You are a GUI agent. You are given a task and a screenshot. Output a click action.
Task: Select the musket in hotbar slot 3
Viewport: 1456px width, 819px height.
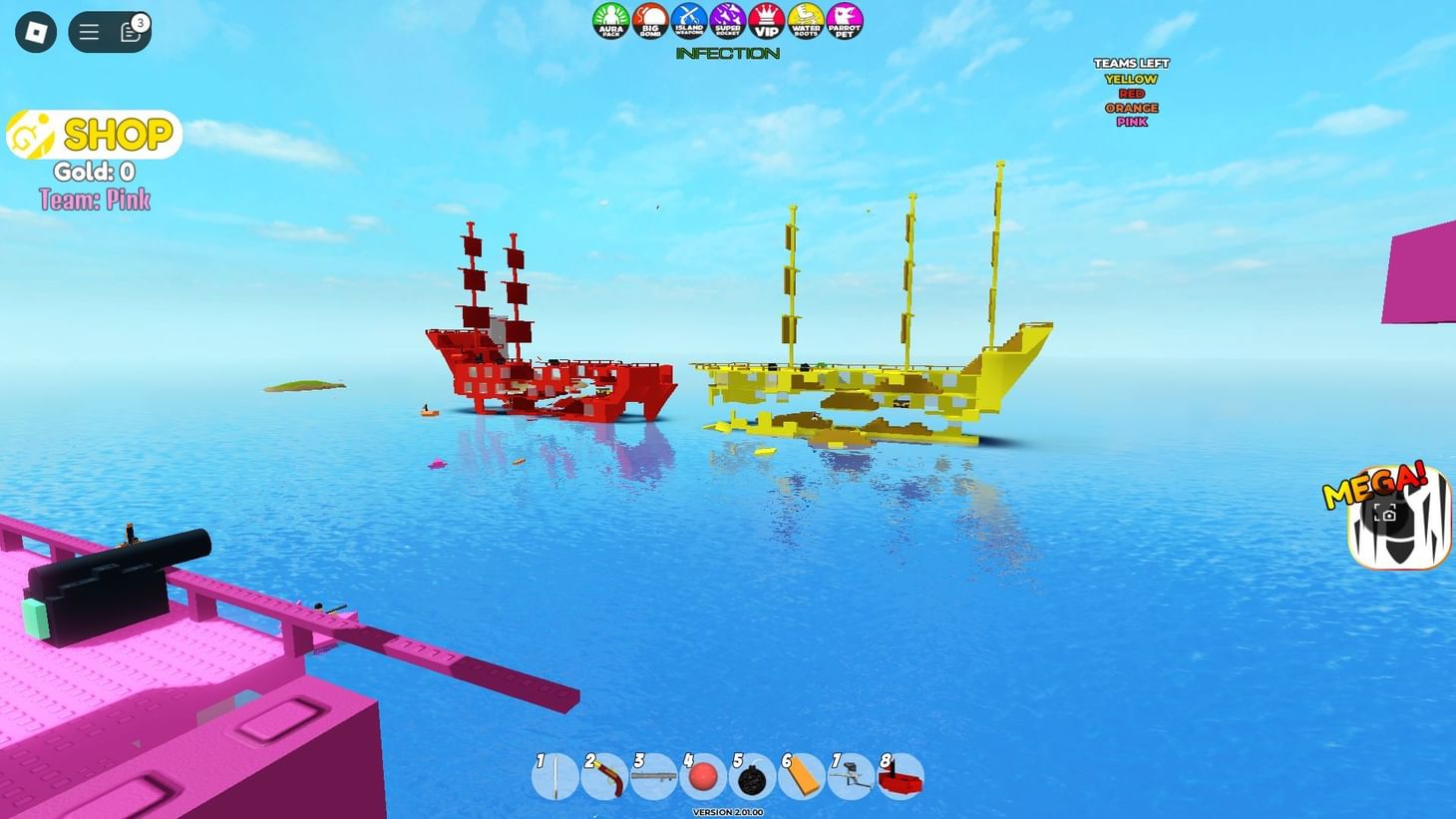pos(654,777)
